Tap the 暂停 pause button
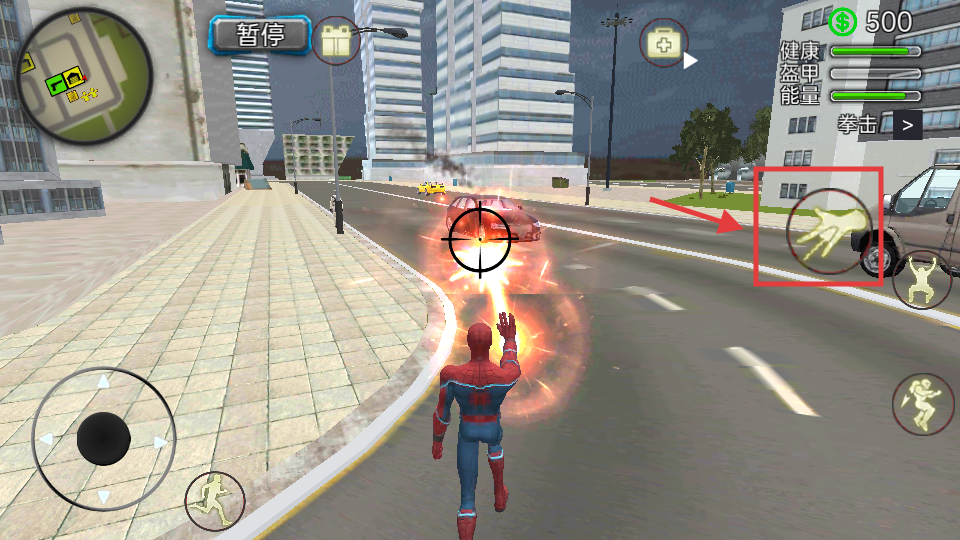Screen dimensions: 960x540 261,36
